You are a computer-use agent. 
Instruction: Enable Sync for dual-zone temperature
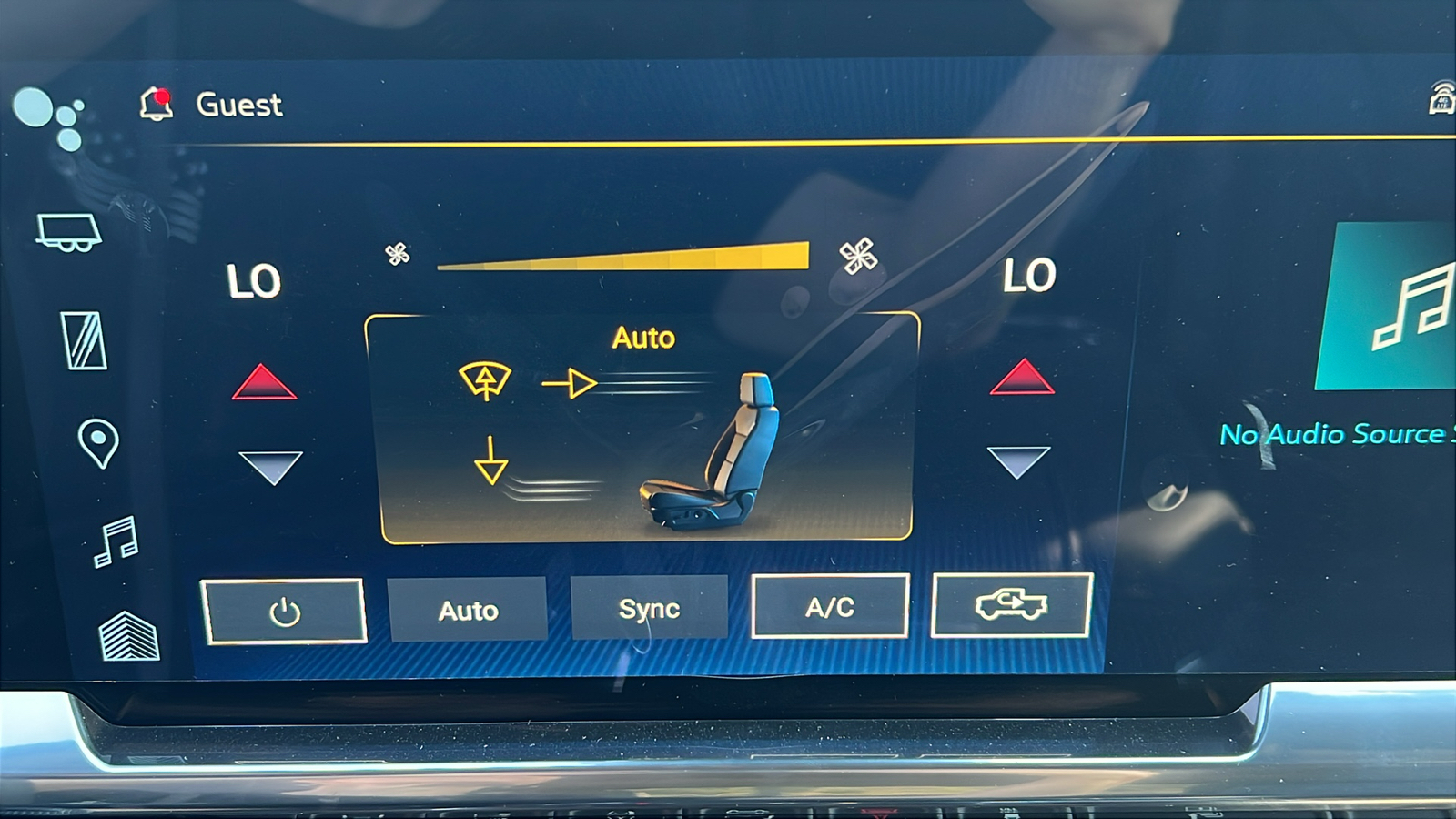click(649, 607)
